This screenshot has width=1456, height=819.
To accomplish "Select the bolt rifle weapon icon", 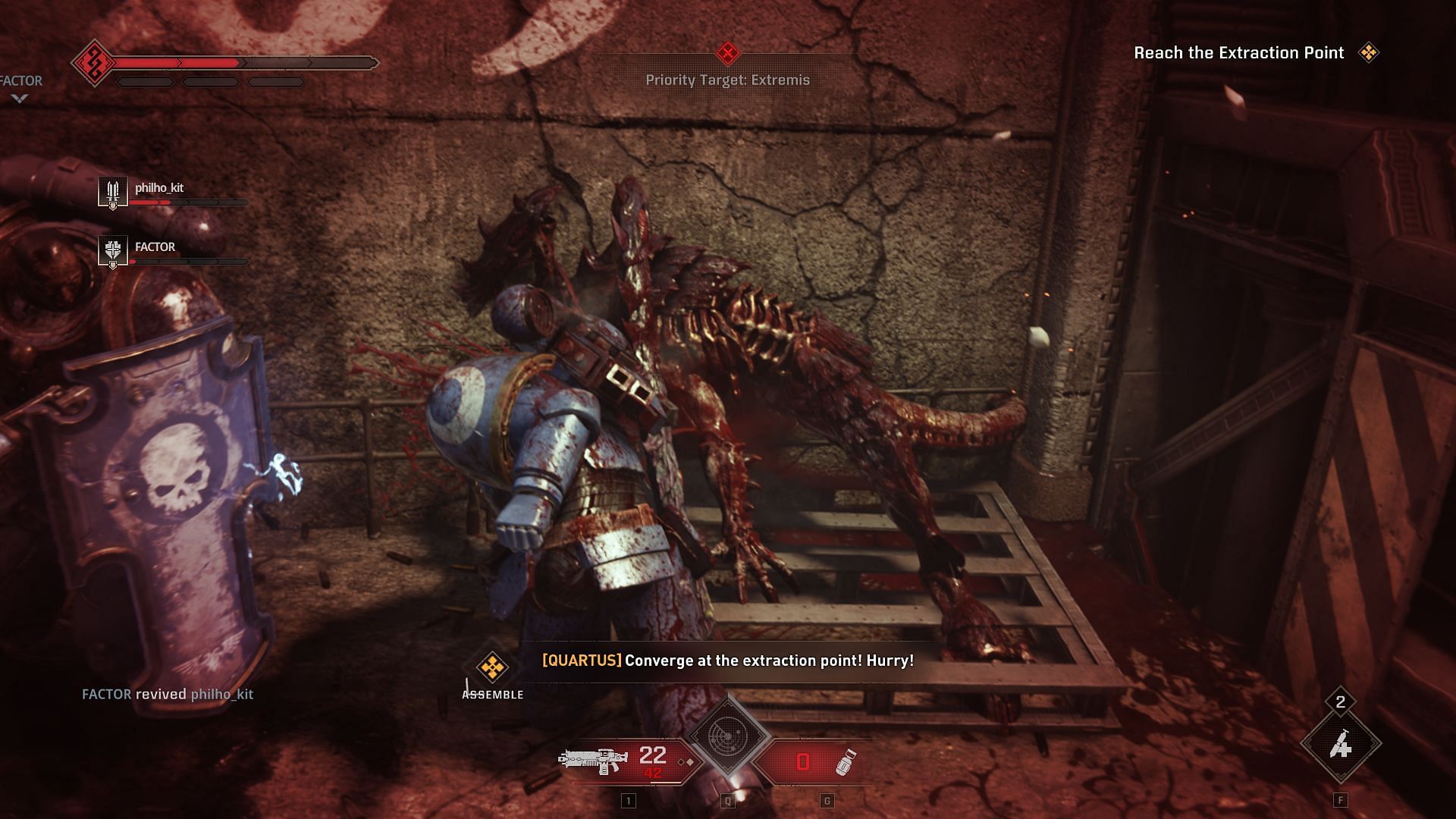I will [593, 760].
